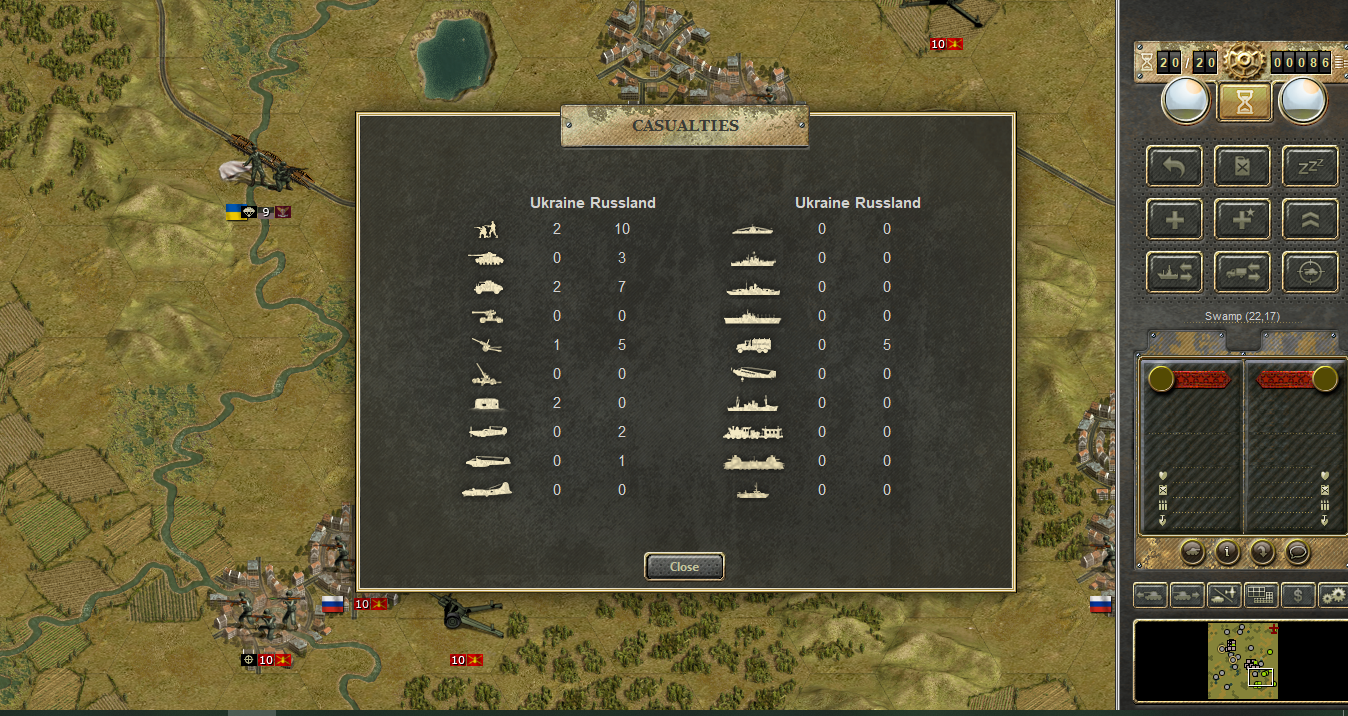
Task: Click the round tank icon button
Action: coord(1192,551)
